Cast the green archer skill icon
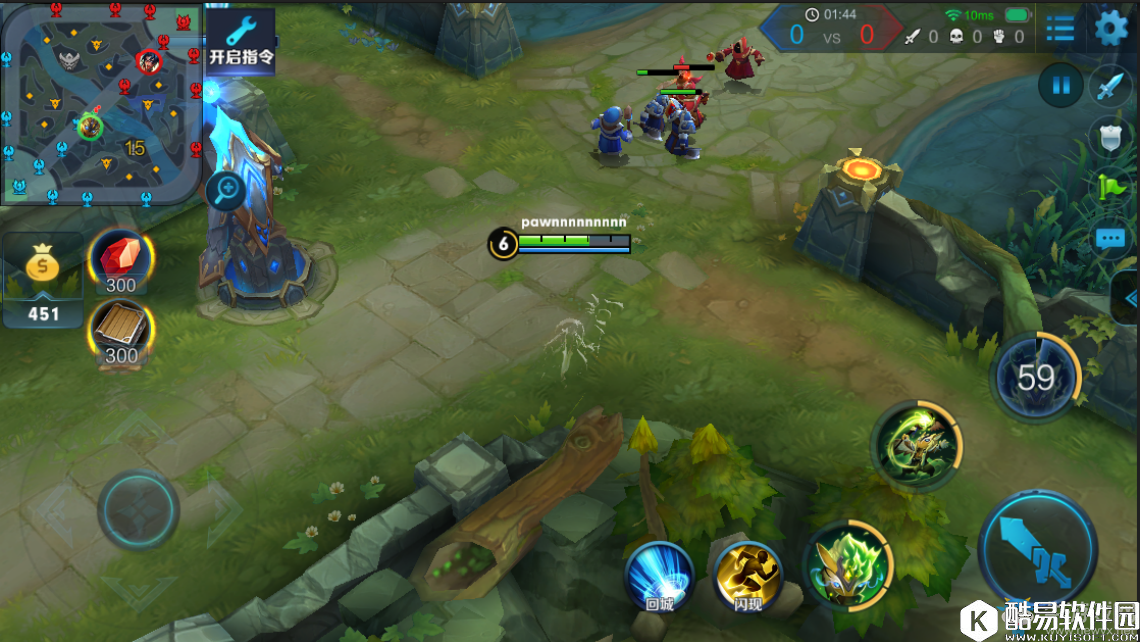This screenshot has height=642, width=1140. 916,446
